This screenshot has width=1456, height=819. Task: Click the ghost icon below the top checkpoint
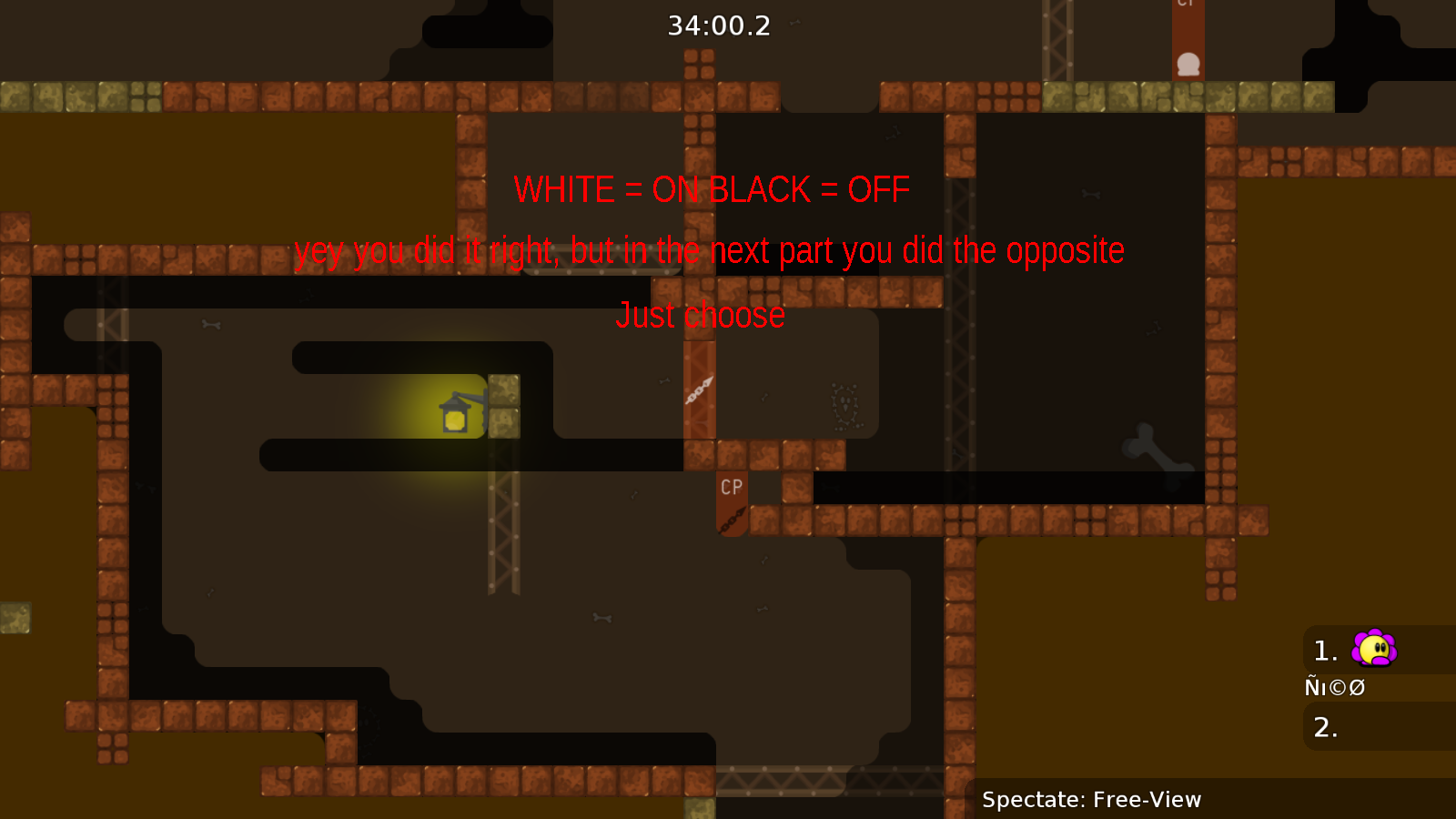(x=1188, y=64)
